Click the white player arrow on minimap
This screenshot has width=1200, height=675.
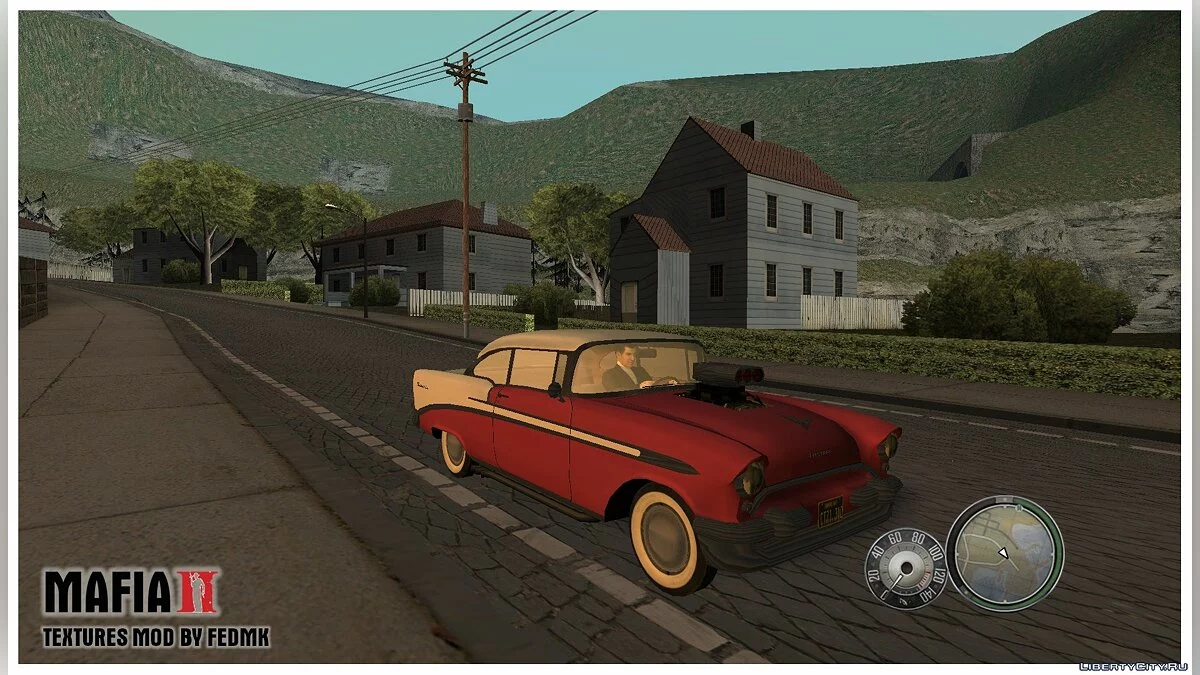1003,553
